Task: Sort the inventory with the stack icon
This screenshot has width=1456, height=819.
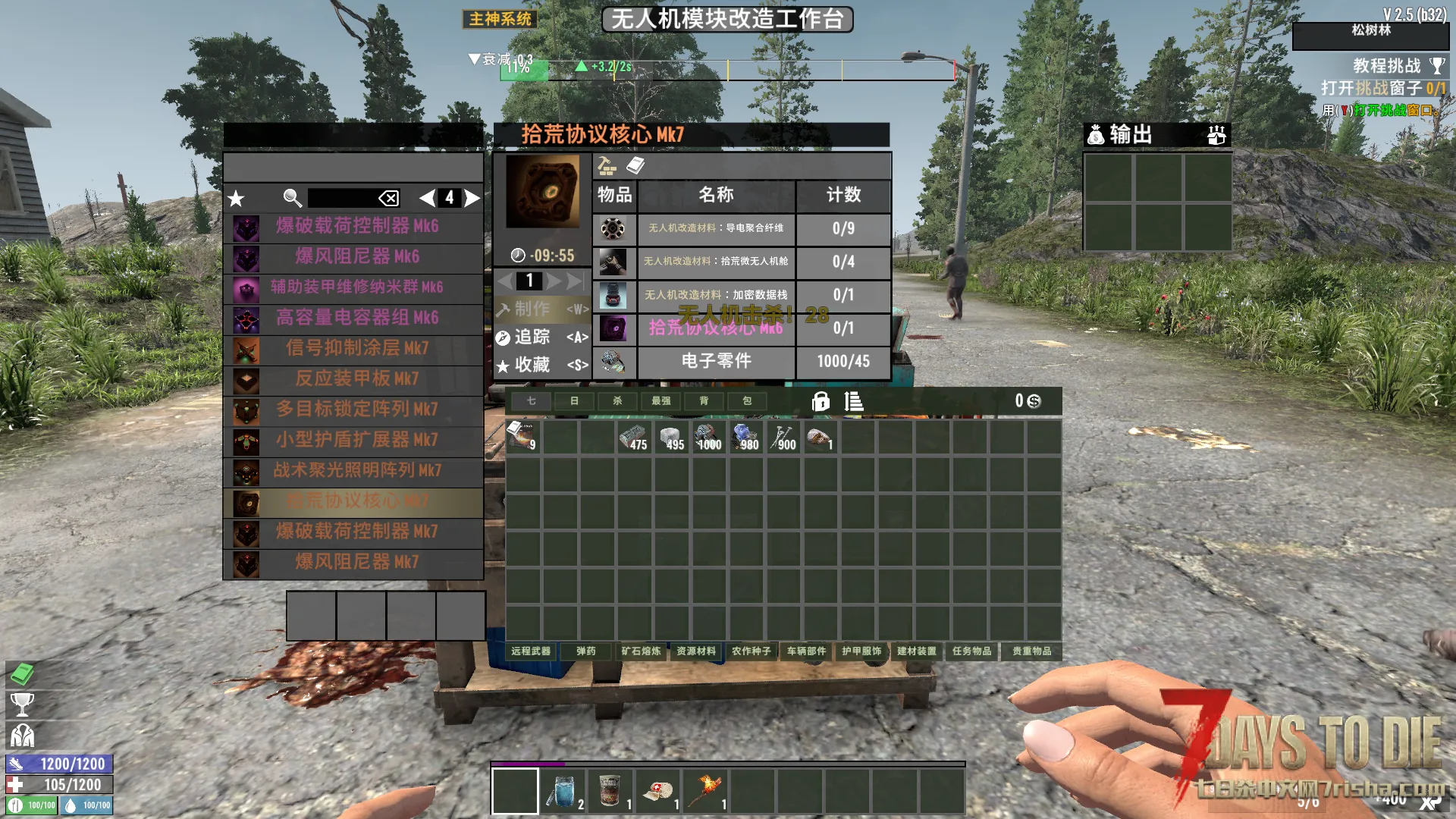Action: click(854, 401)
